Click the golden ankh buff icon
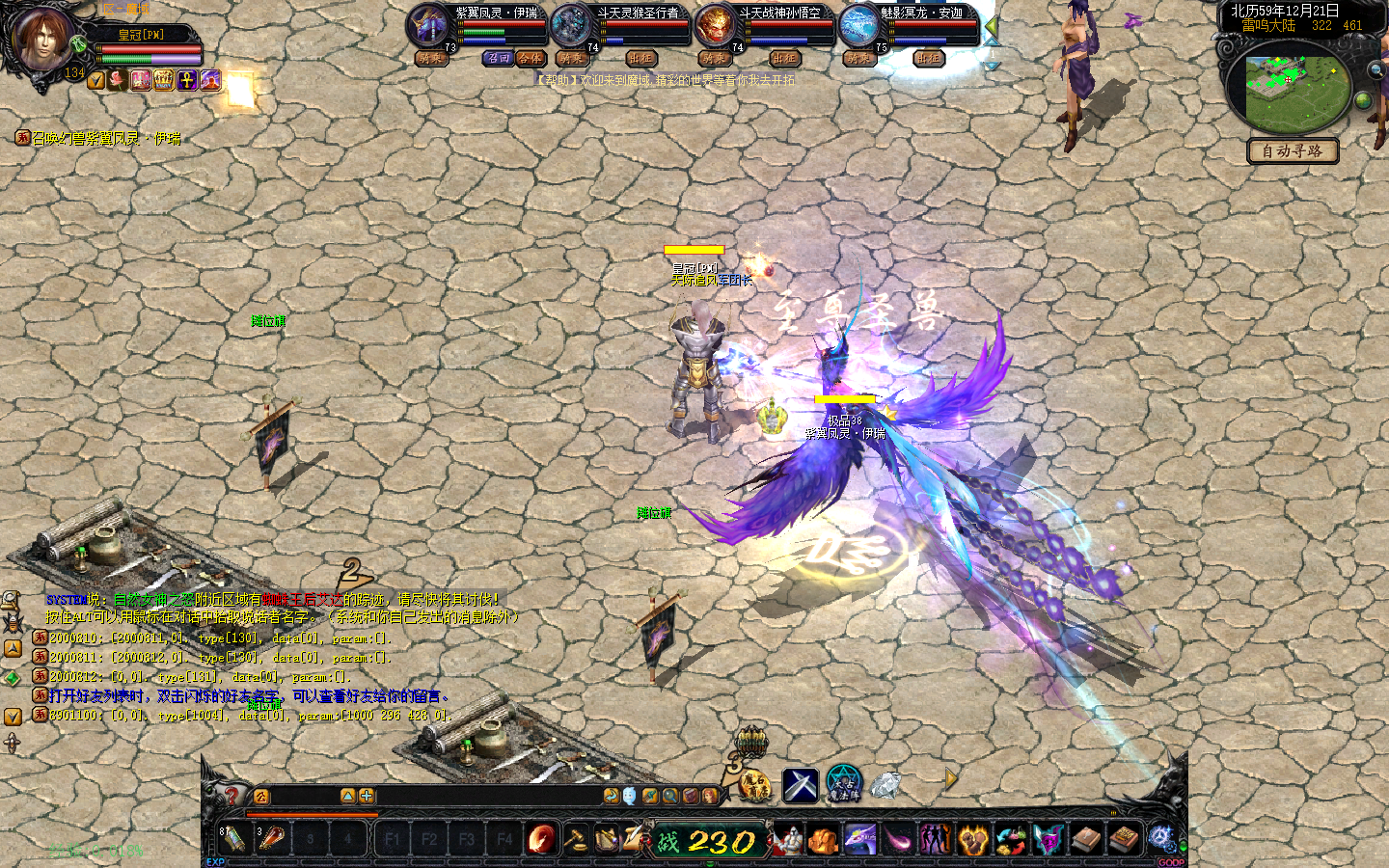Viewport: 1389px width, 868px height. [187, 80]
